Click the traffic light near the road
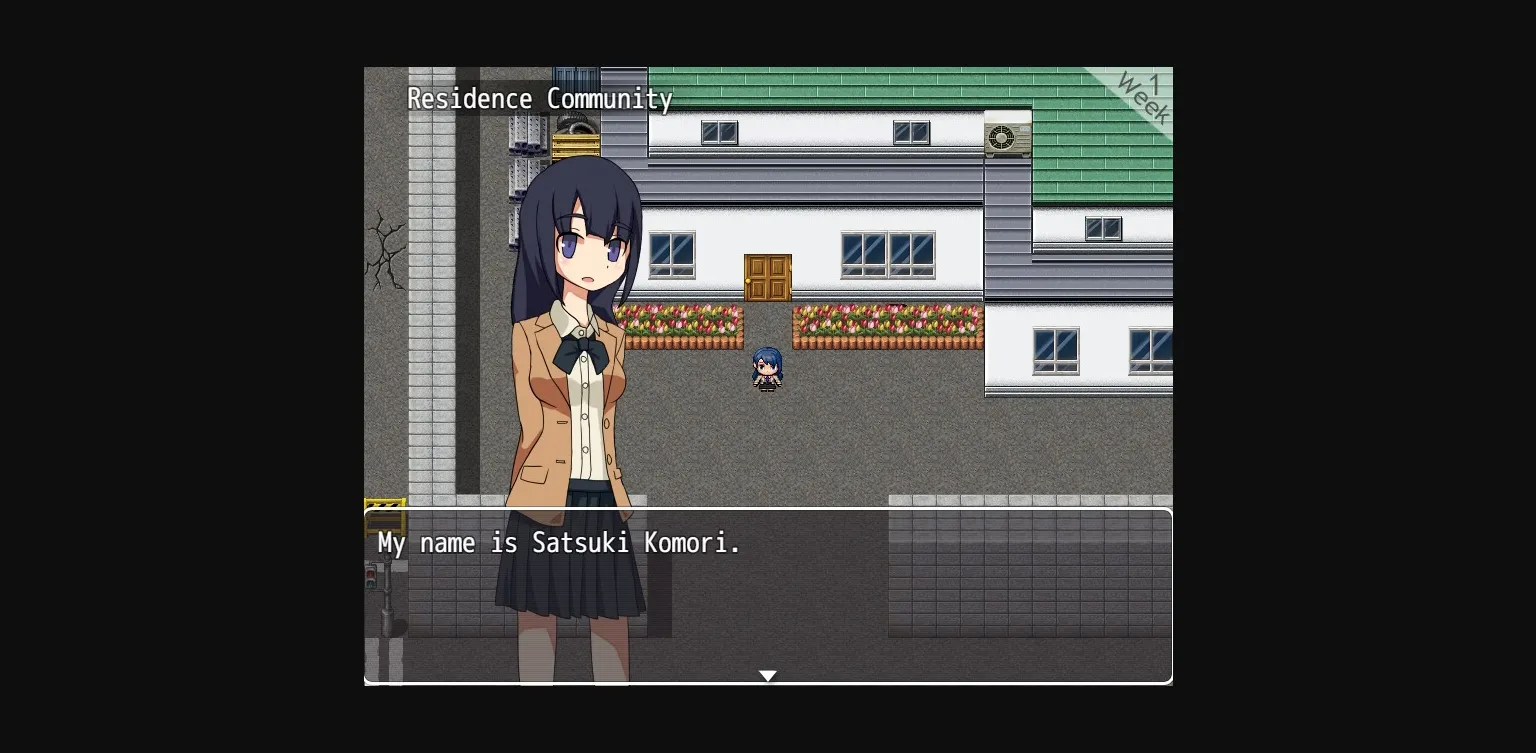 point(373,576)
